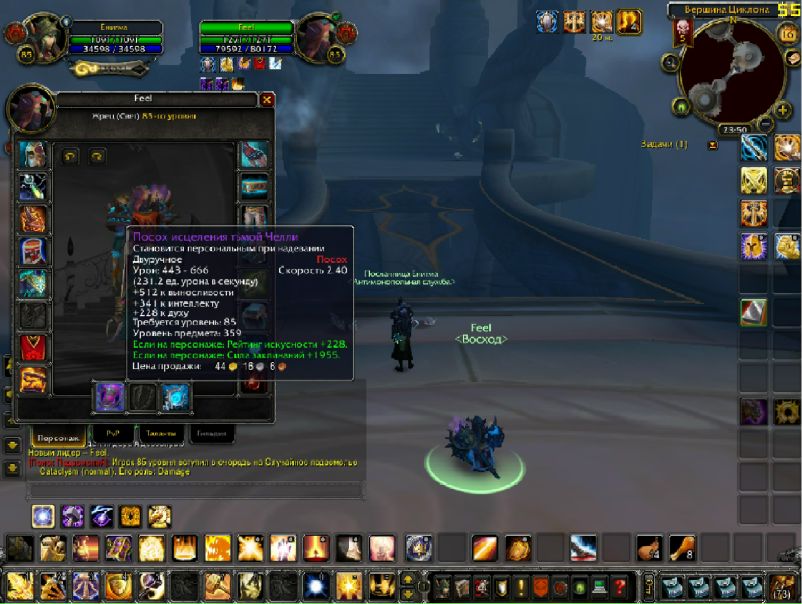Inspect the main-hand staff weapon slot
The width and height of the screenshot is (802, 604).
(108, 397)
